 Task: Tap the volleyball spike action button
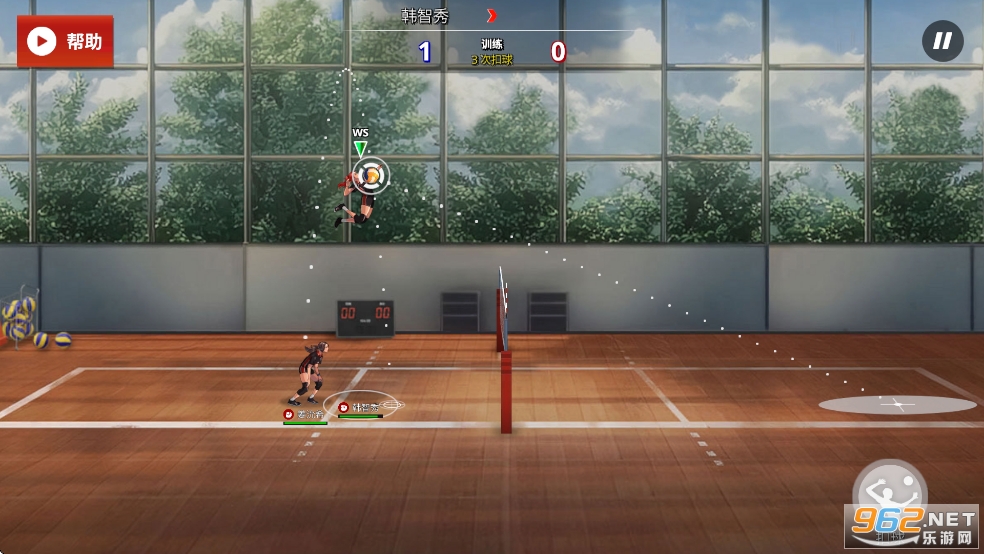(889, 495)
